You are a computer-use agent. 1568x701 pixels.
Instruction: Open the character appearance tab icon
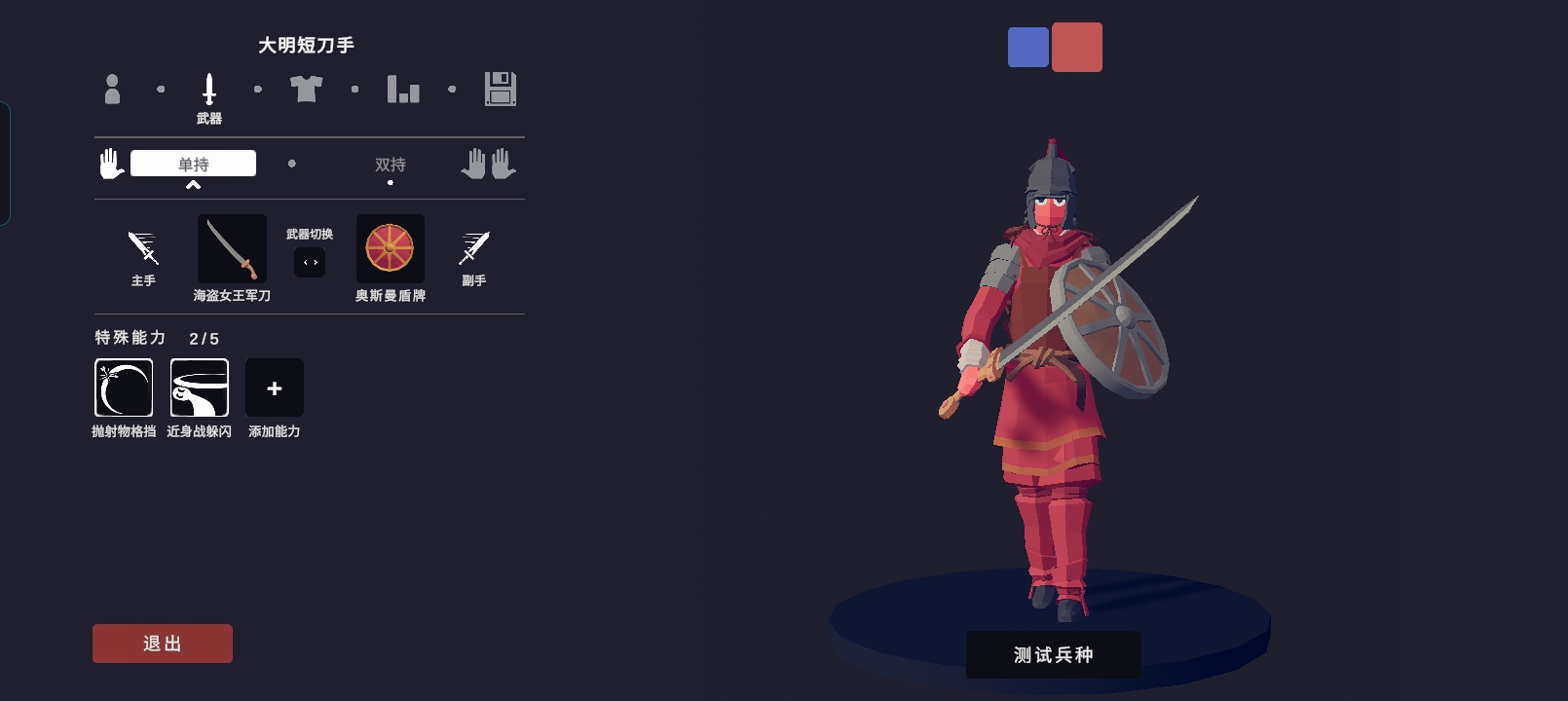(114, 89)
